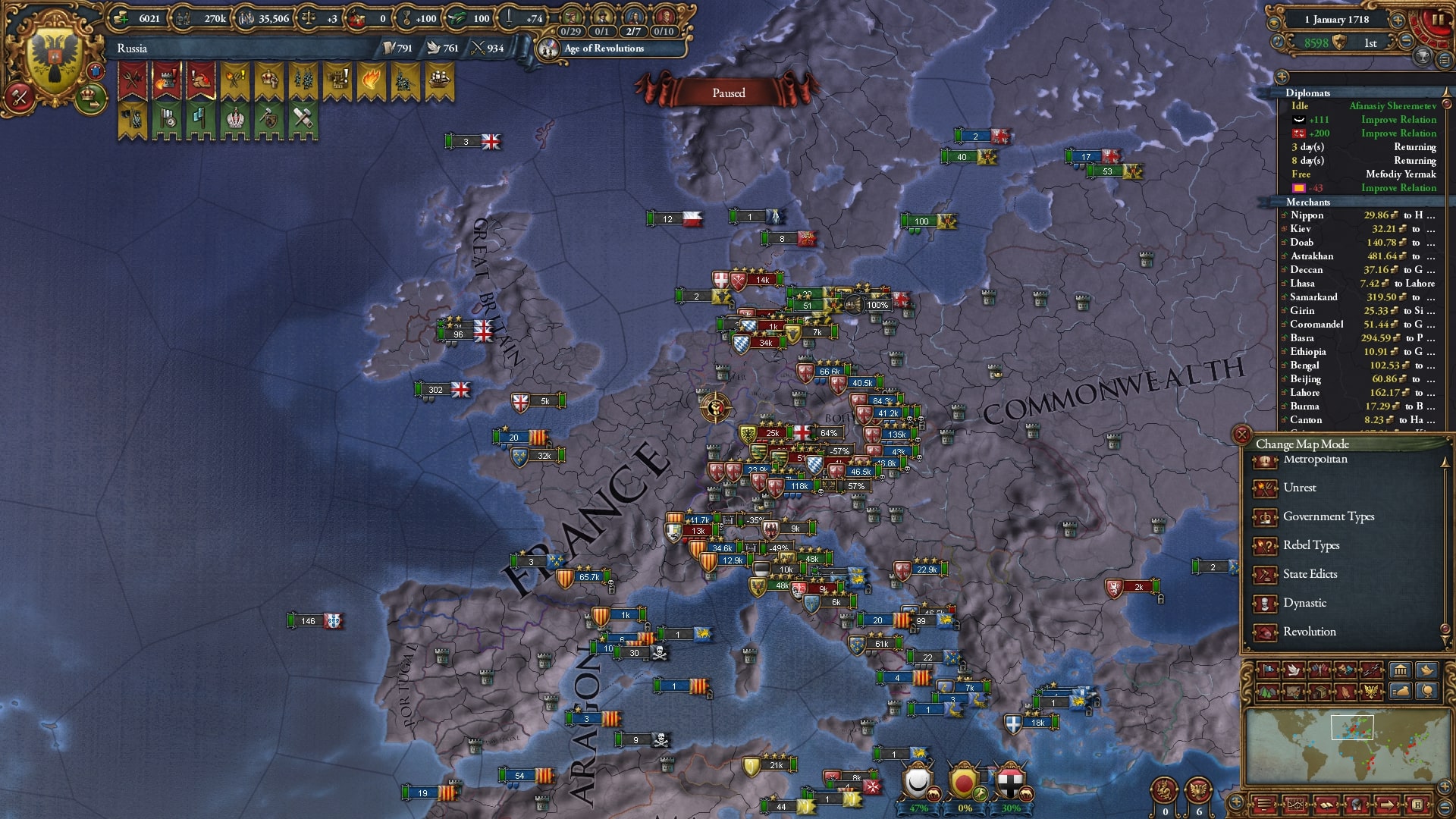
Task: Activate the Revolution map mode
Action: [x=1309, y=632]
